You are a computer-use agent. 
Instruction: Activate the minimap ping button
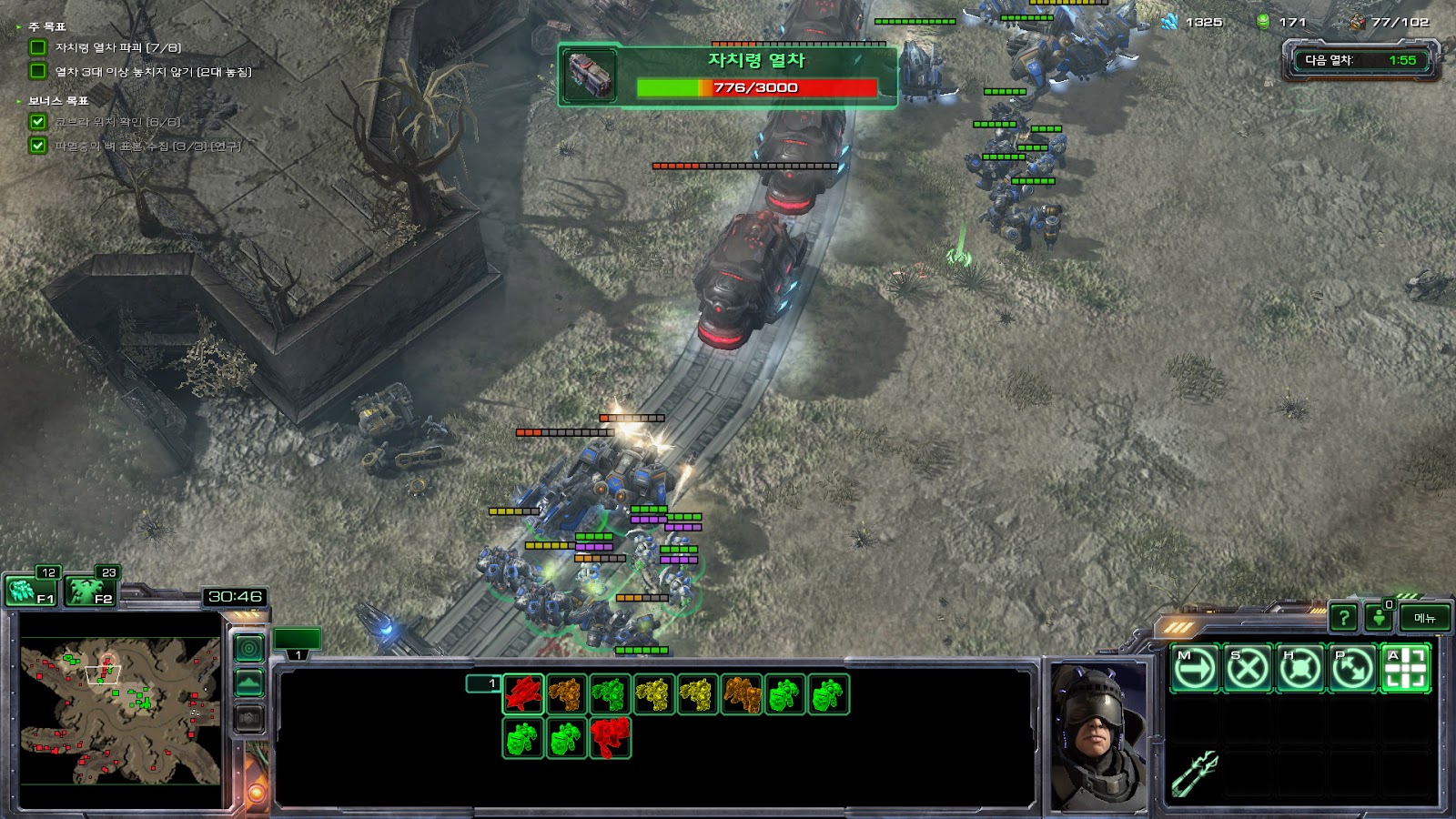[x=249, y=648]
